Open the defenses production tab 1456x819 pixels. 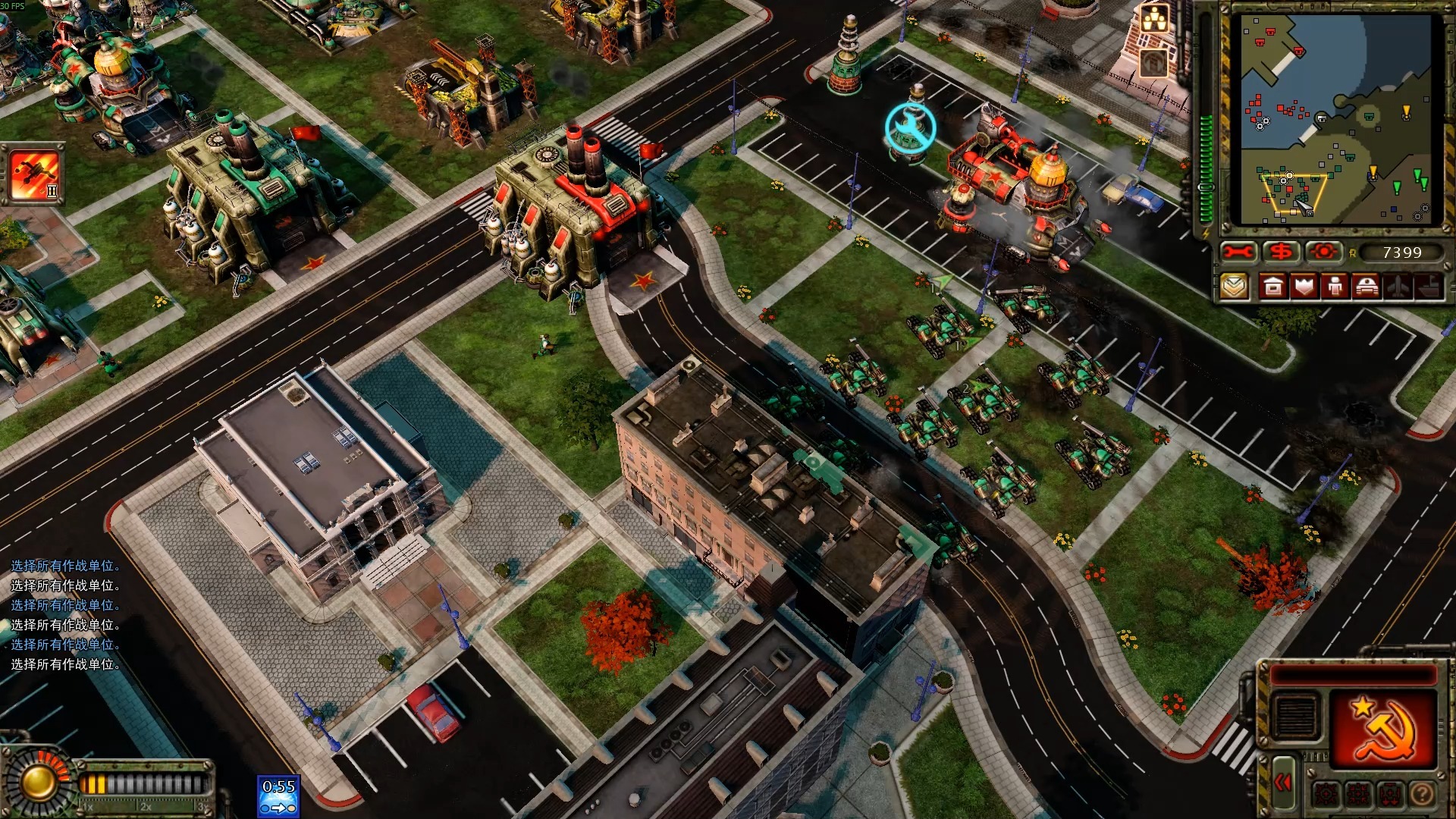point(1304,287)
